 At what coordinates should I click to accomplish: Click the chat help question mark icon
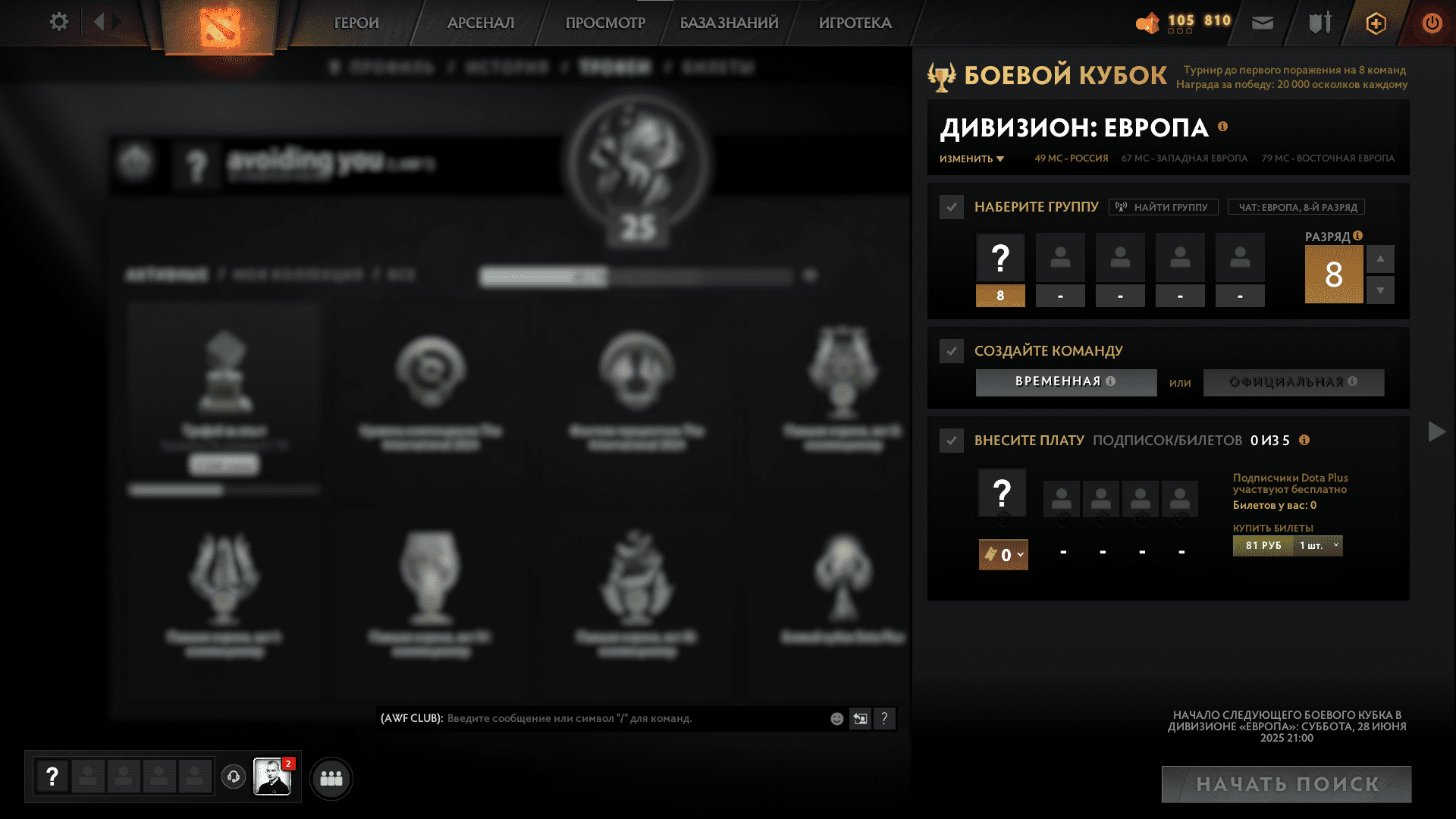[x=884, y=718]
